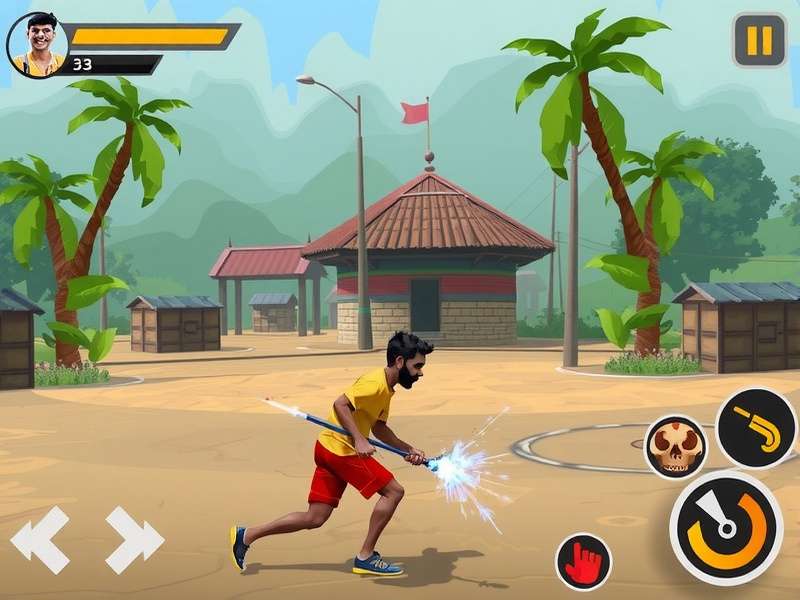Screen dimensions: 800x600
Task: Pause the game
Action: coord(759,40)
